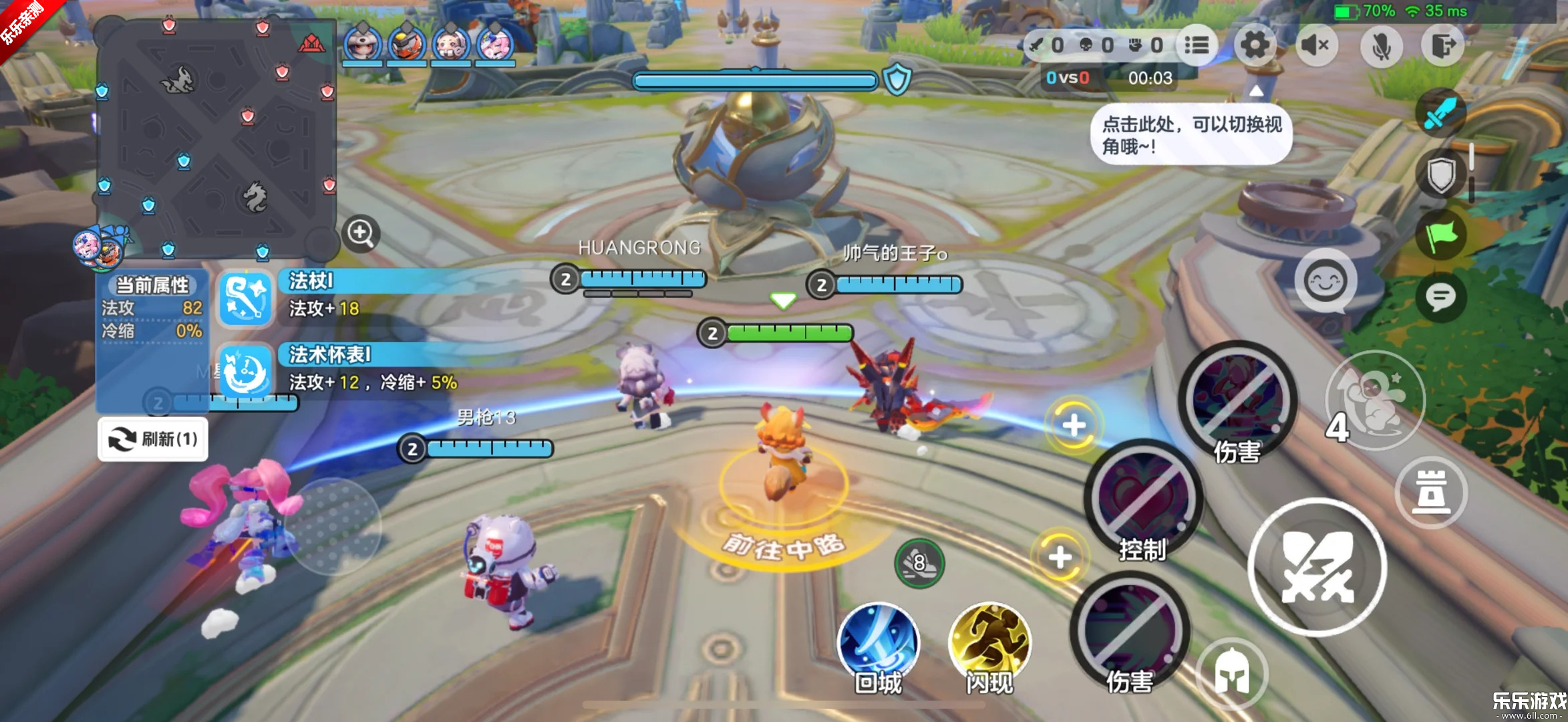Viewport: 1568px width, 722px height.
Task: Tap the green flag signal button
Action: [1440, 236]
